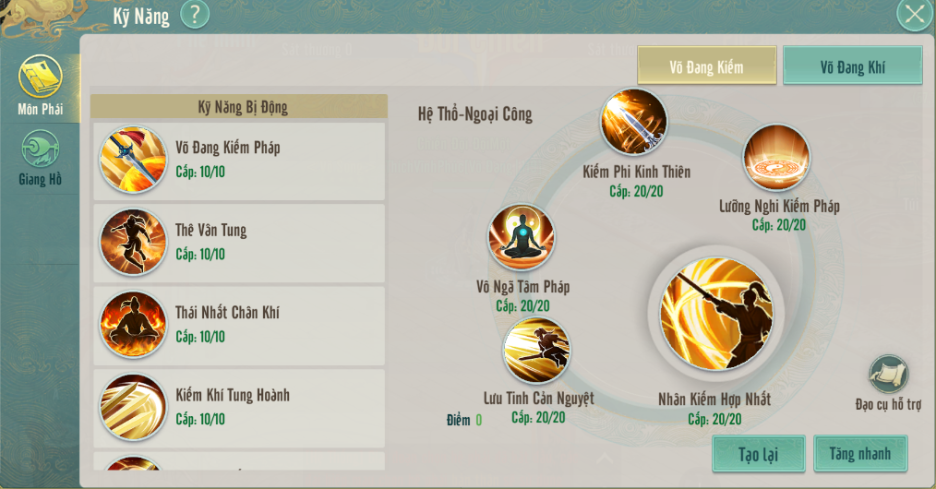Open the help question mark button

195,15
